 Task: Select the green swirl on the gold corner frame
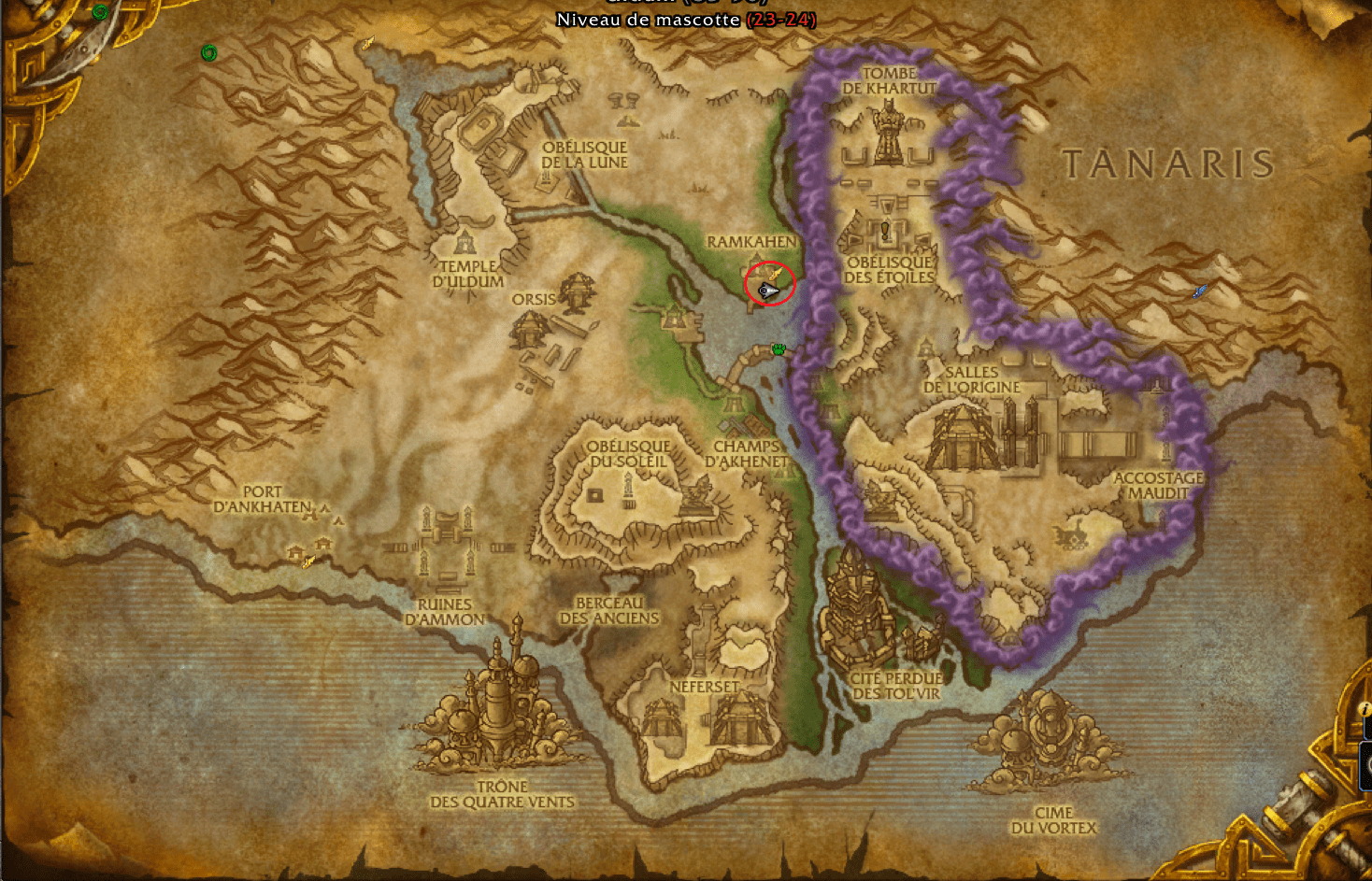pyautogui.click(x=100, y=12)
